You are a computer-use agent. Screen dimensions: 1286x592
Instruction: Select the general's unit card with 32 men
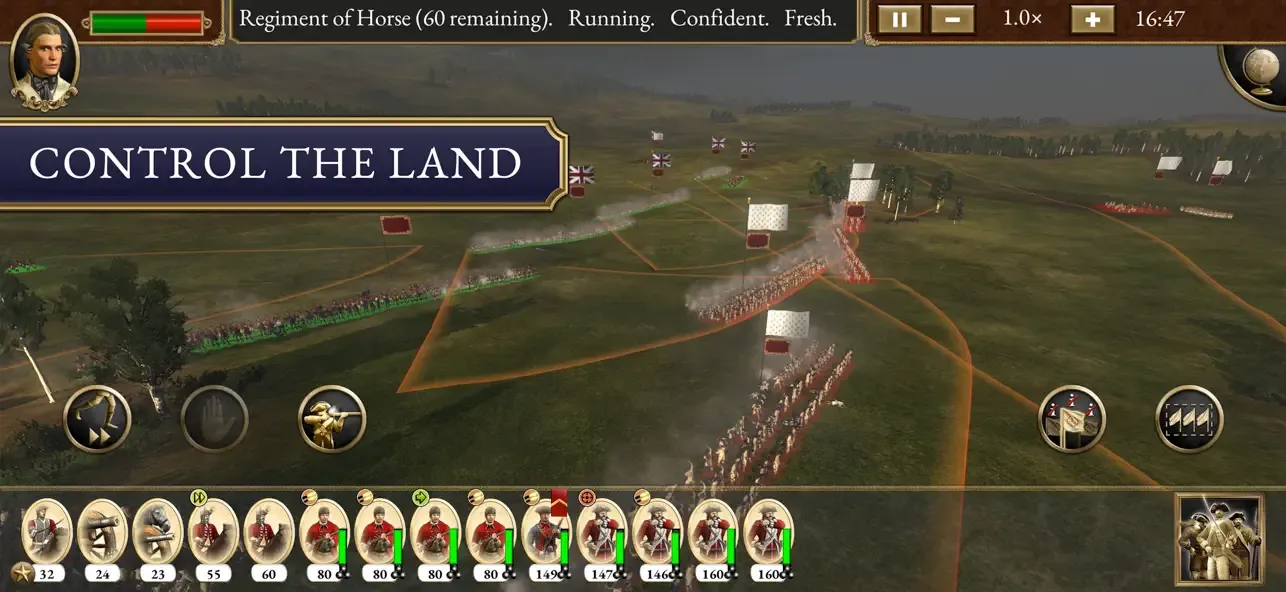pos(46,532)
